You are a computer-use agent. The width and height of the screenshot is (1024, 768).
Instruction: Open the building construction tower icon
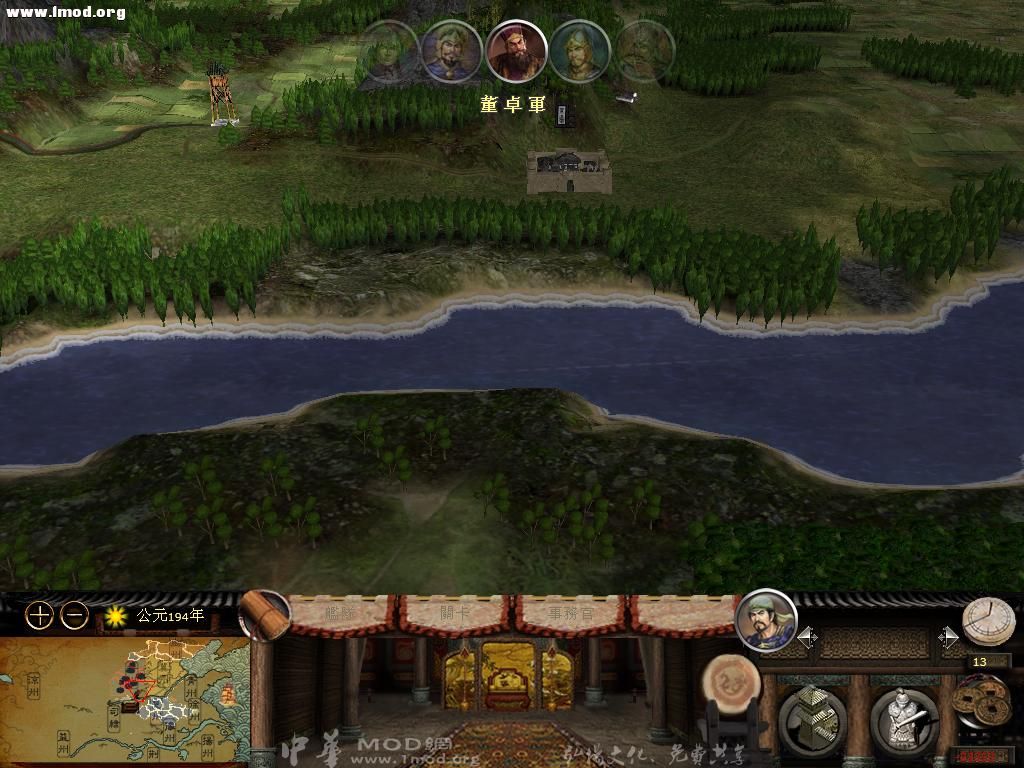(812, 720)
